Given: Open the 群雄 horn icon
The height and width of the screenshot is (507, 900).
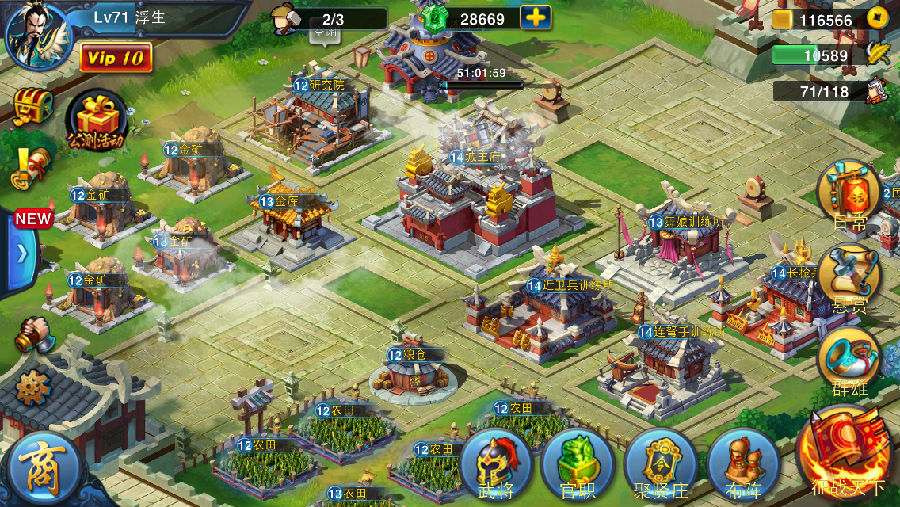Looking at the screenshot, I should click(x=850, y=358).
